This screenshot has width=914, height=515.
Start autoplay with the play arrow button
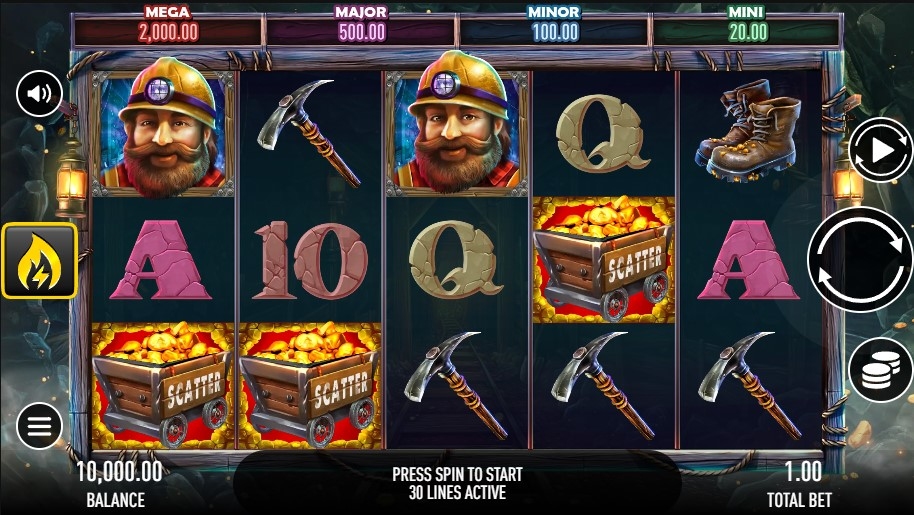pyautogui.click(x=879, y=150)
